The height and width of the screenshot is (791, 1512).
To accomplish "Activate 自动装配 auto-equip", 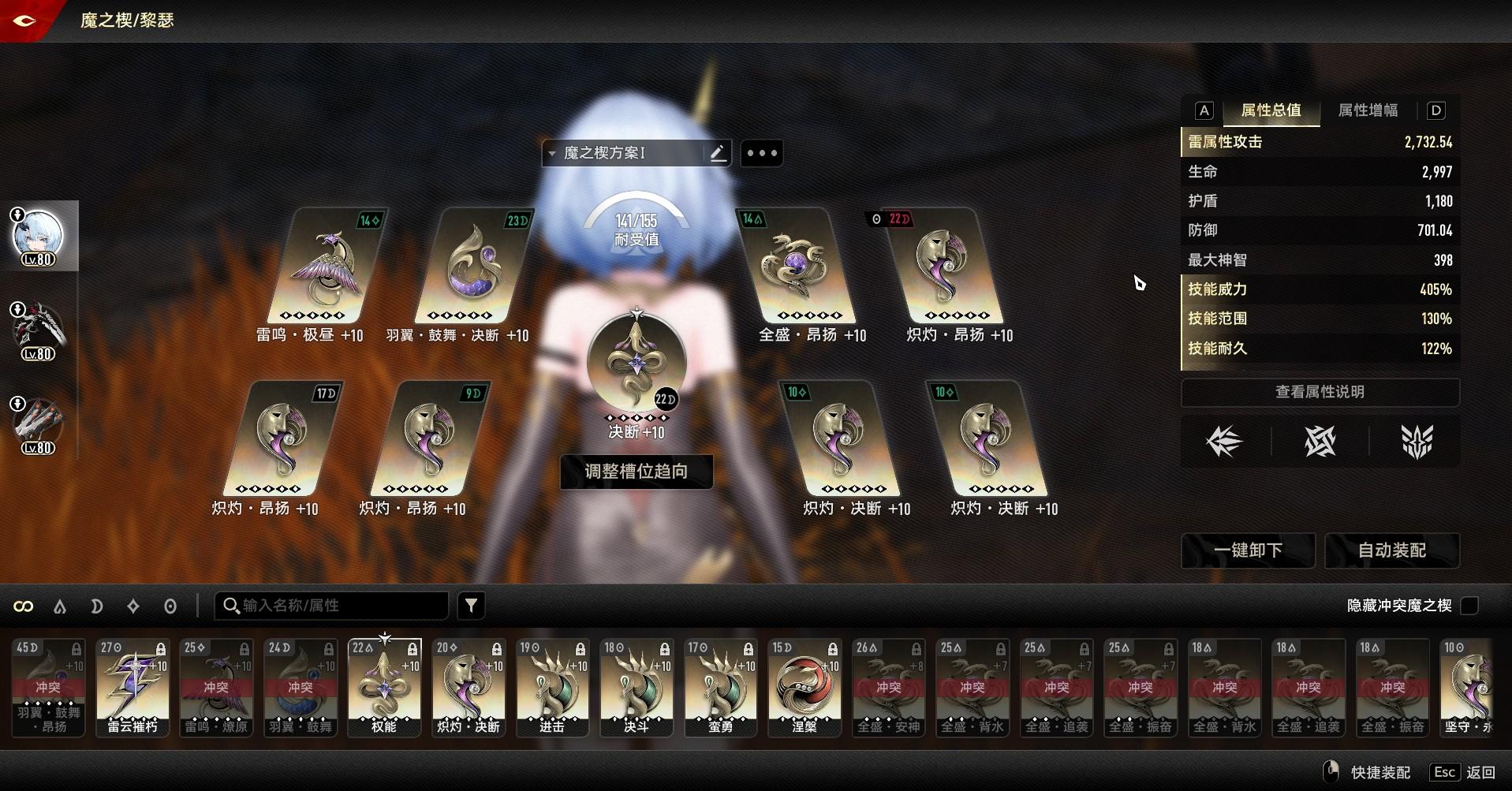I will click(1391, 550).
